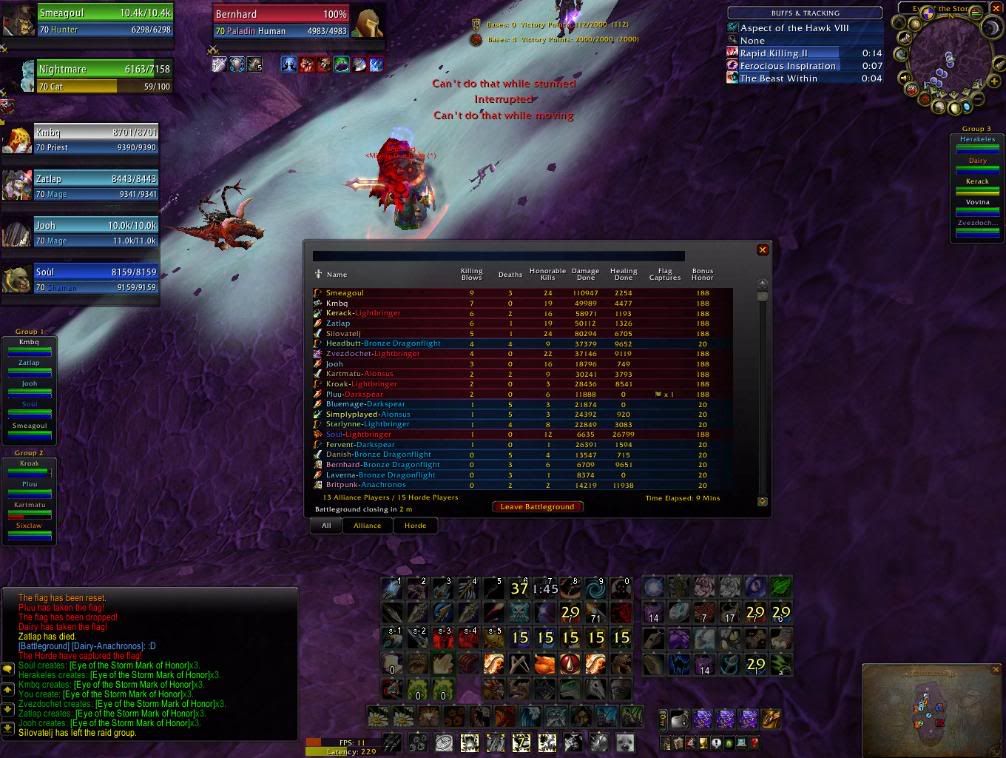Select the Nightmare pet frame
Screen dimensions: 1006x758
90,77
